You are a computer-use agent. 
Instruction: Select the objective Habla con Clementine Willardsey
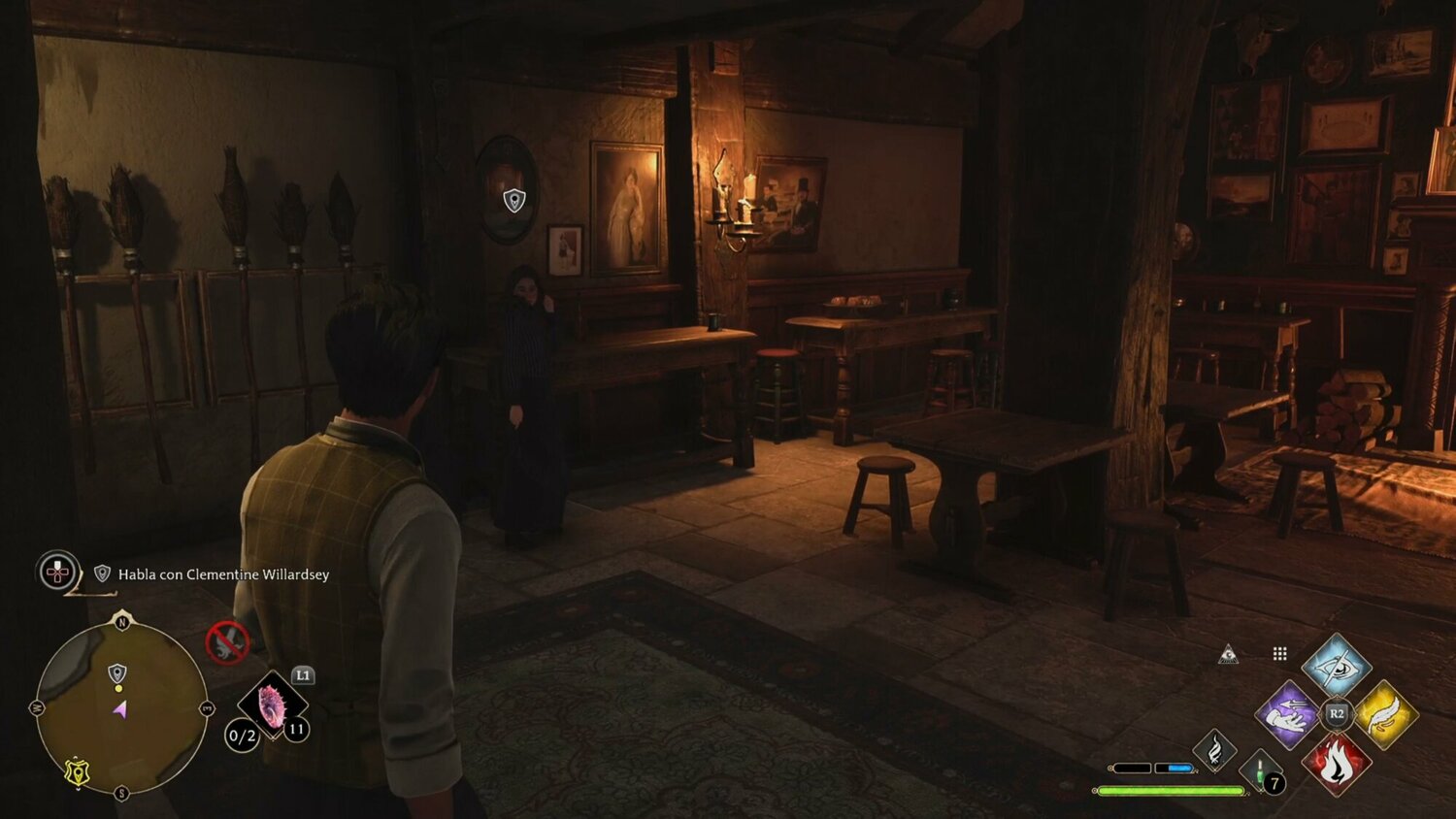[x=221, y=573]
